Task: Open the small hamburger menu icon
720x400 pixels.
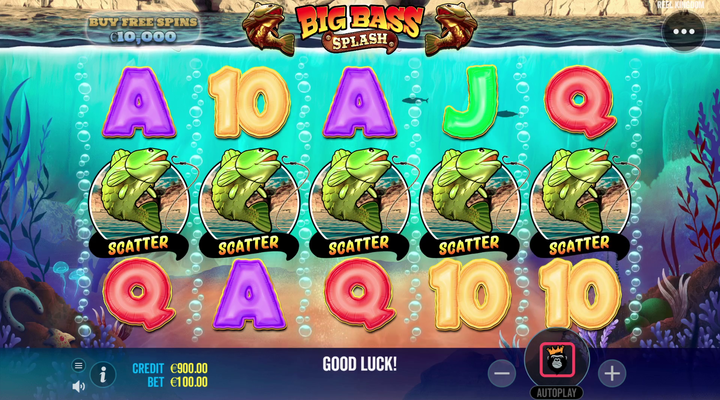Action: click(79, 366)
